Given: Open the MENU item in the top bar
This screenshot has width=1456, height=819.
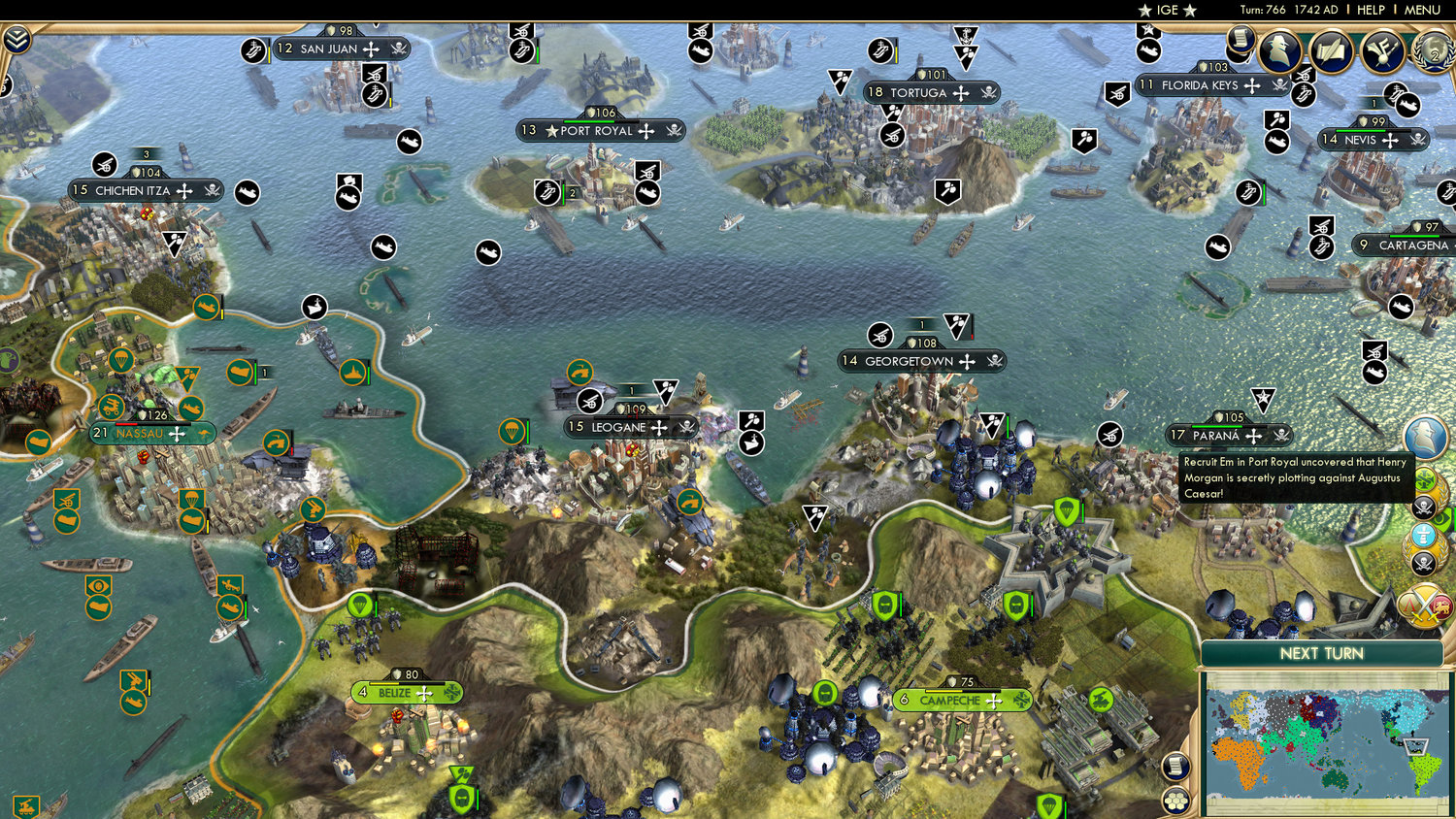Looking at the screenshot, I should pos(1421,10).
